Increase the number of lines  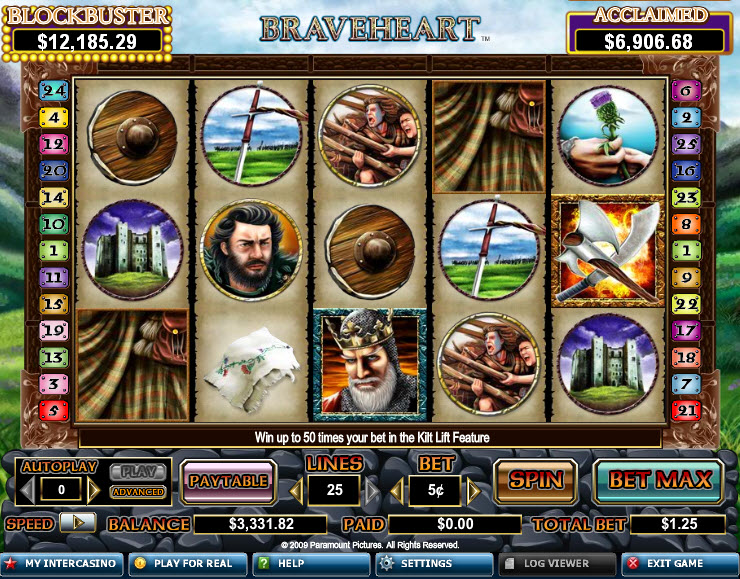(x=374, y=491)
